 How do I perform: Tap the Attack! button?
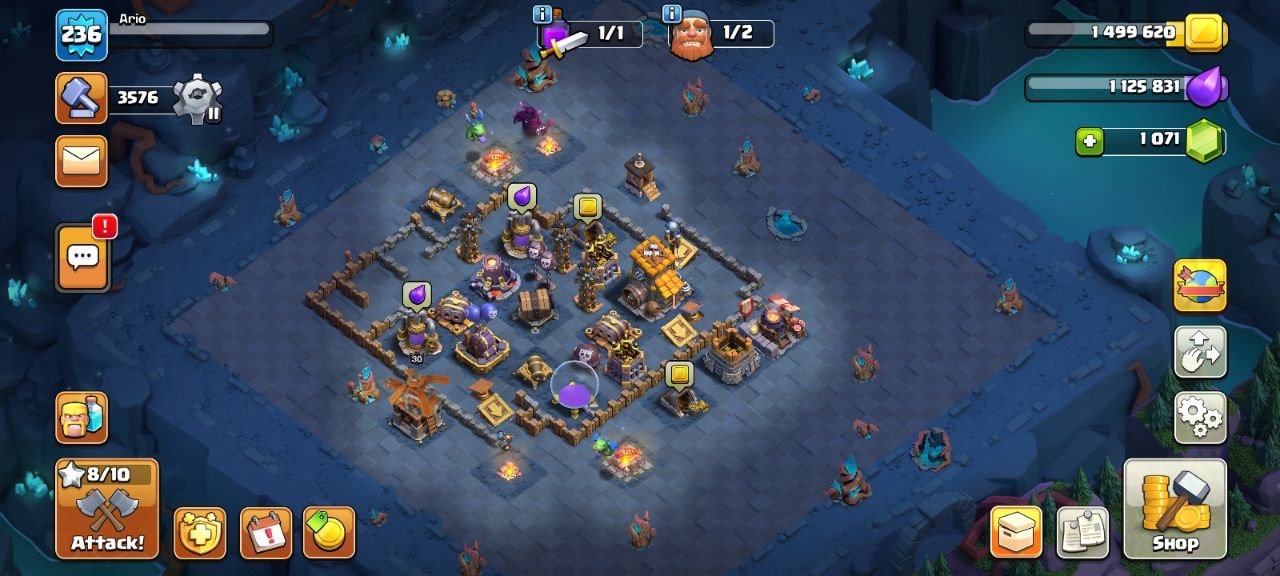click(x=106, y=508)
